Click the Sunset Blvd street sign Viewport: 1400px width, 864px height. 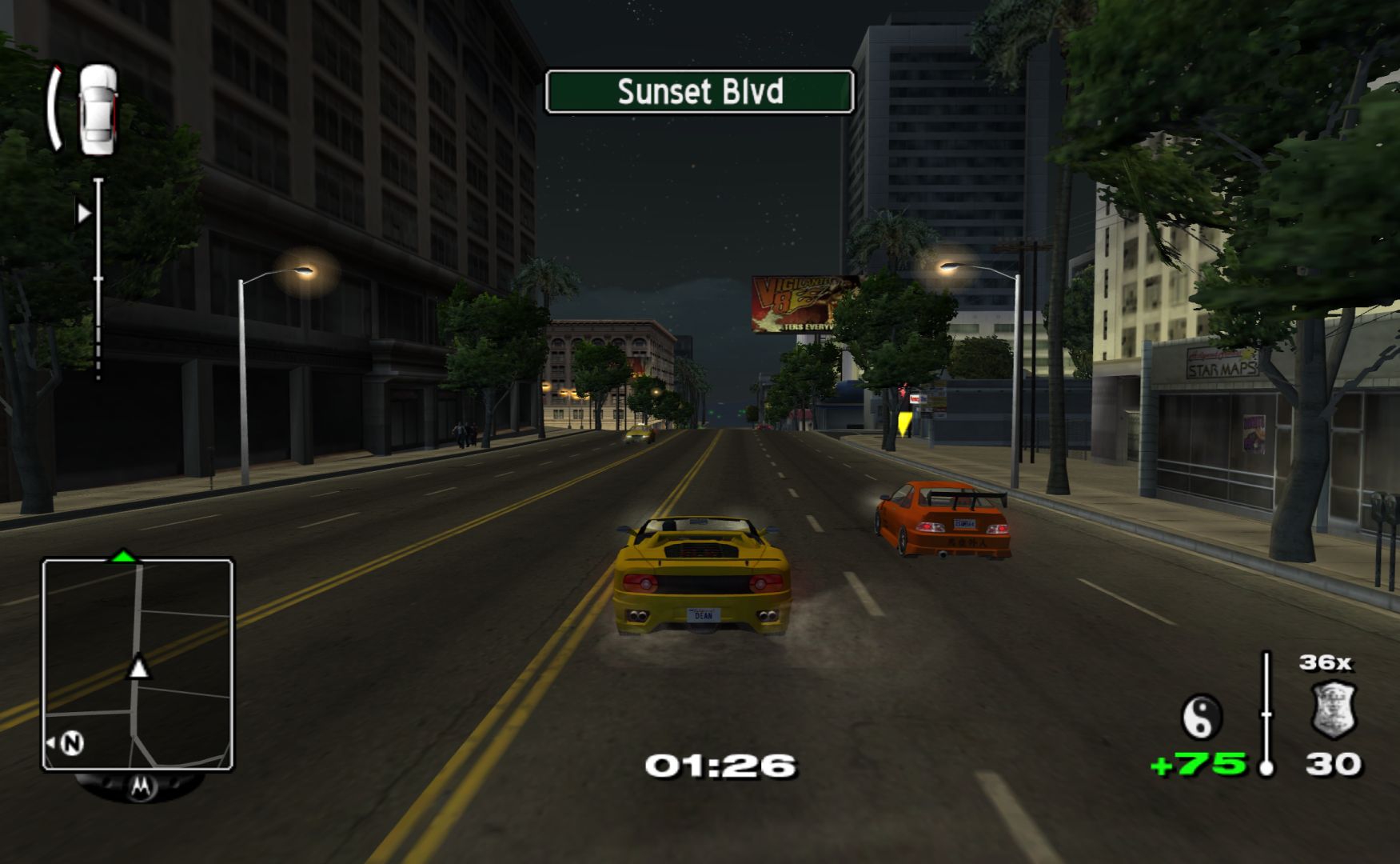[x=700, y=92]
